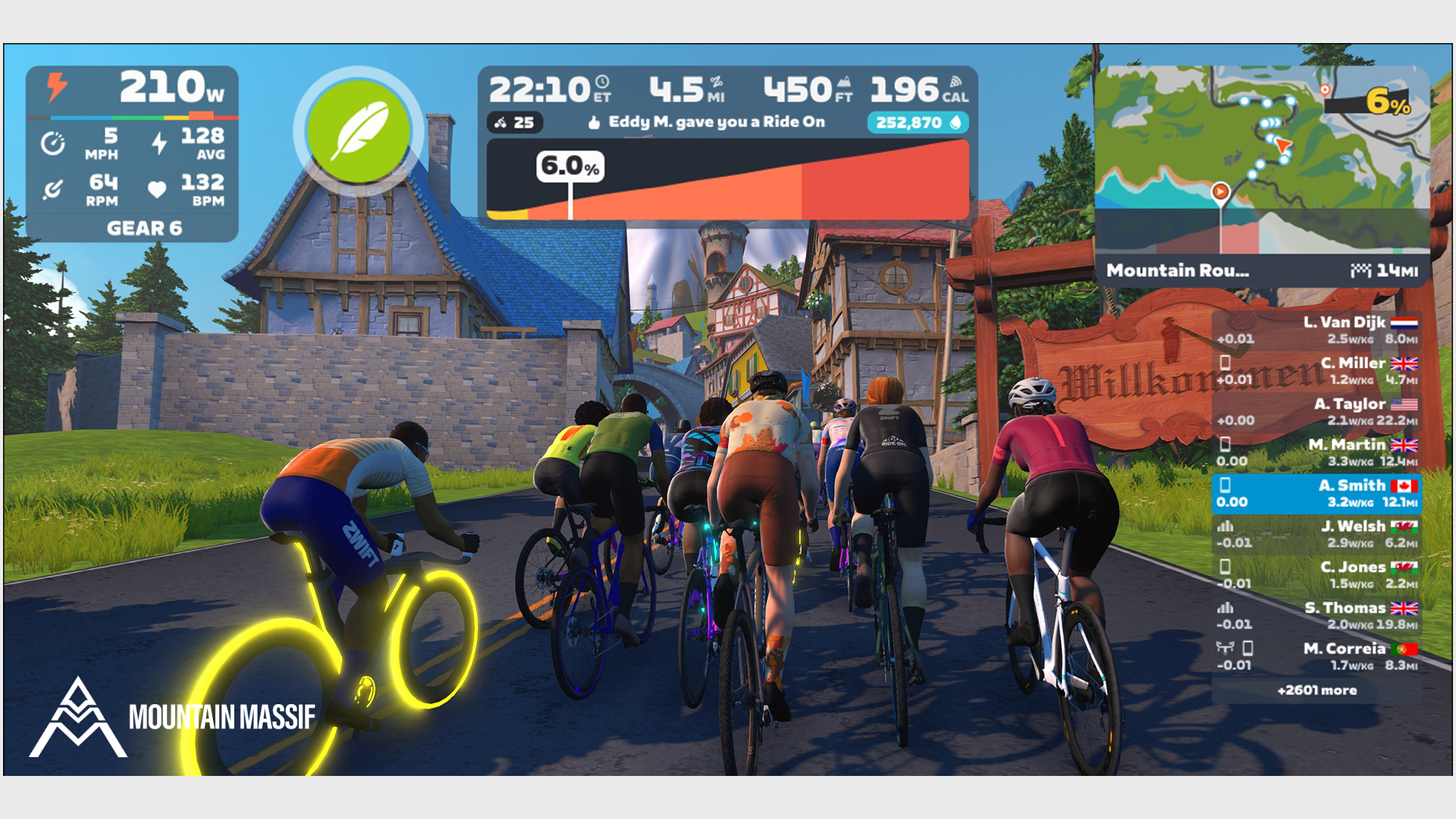Click the heart rate BPM icon
Screen dimensions: 1456x819
(156, 190)
